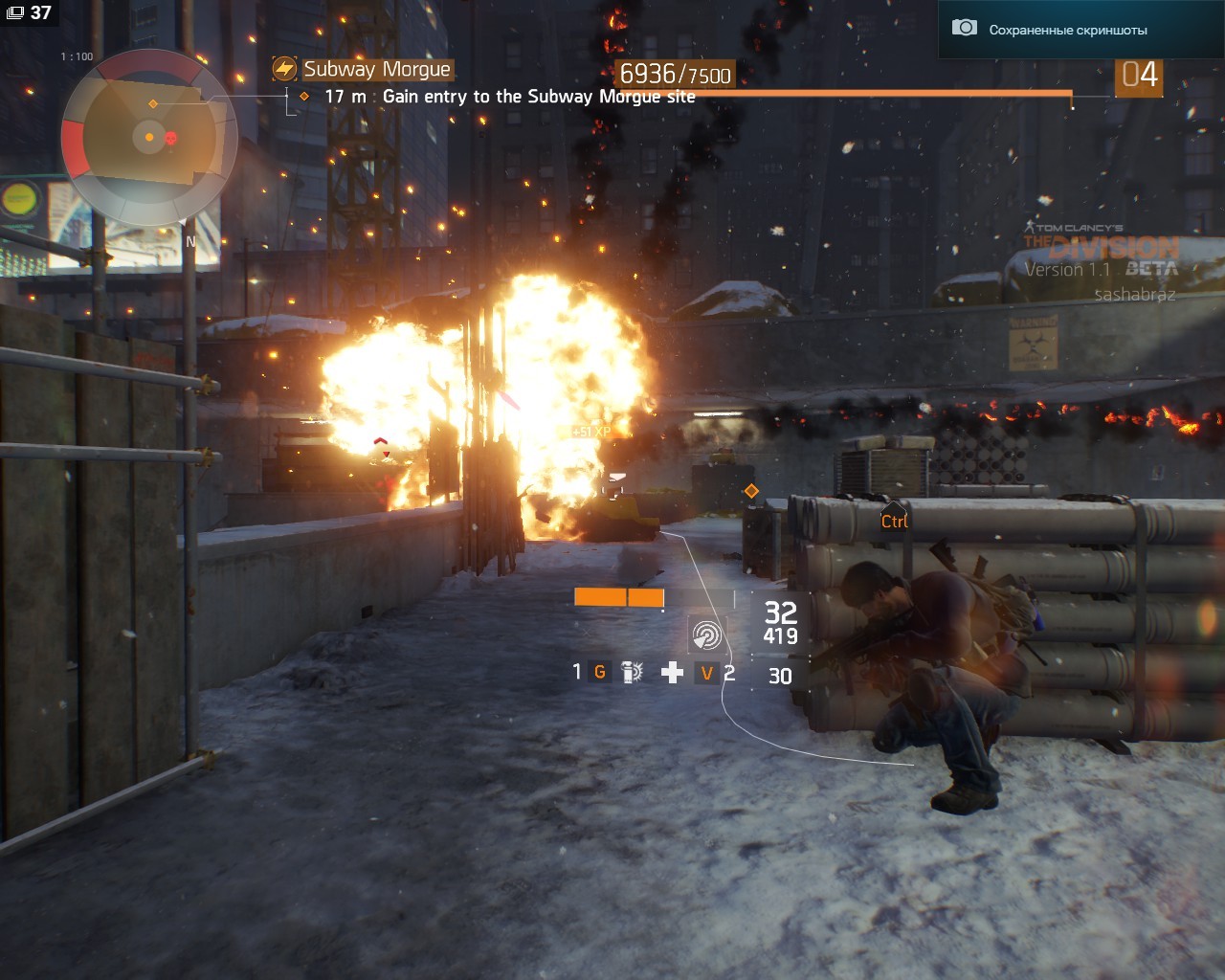Use the flashbang grenade icon
This screenshot has height=980, width=1225.
(x=632, y=672)
